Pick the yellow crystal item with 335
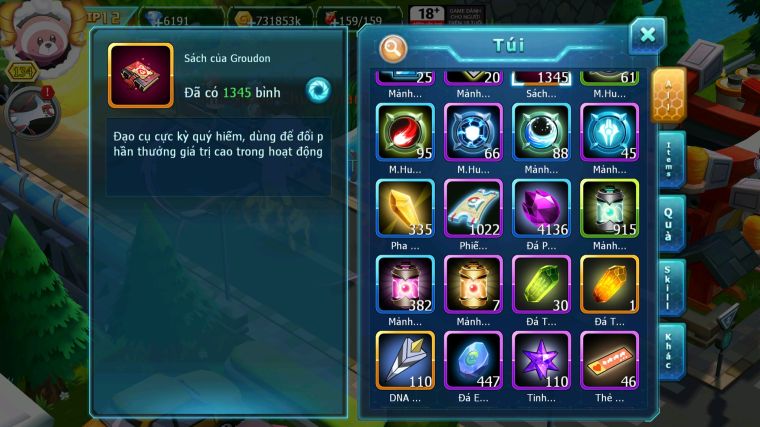 pos(405,208)
